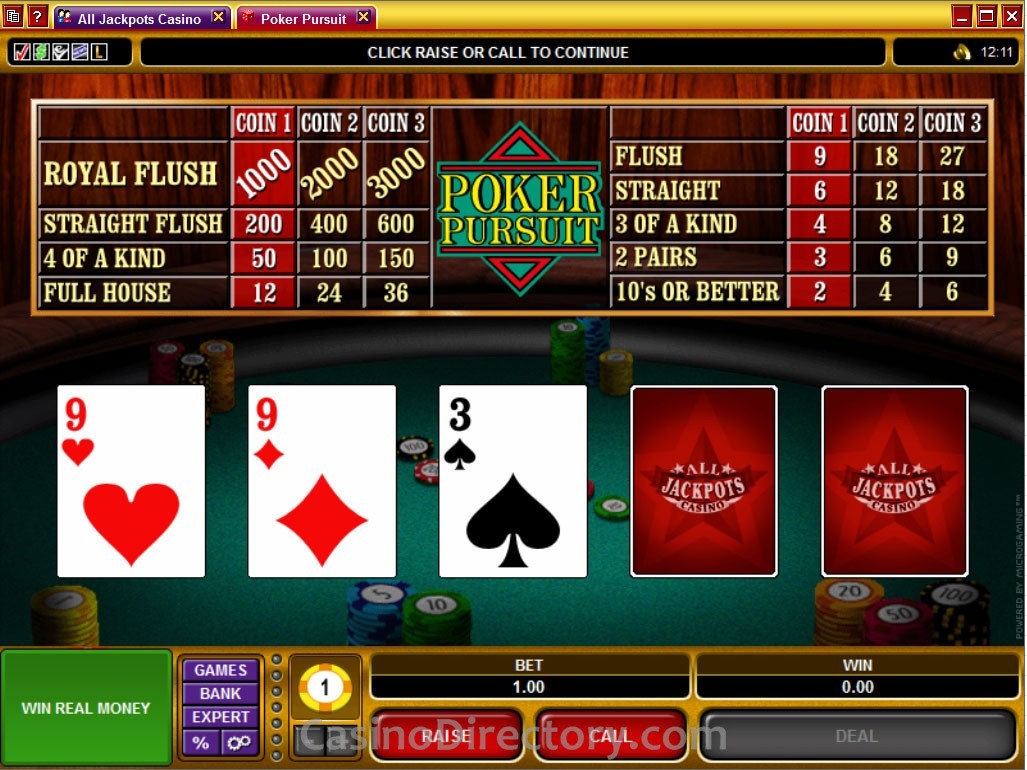Viewport: 1027px width, 770px height.
Task: Click the WIN REAL MONEY banner
Action: pos(86,708)
